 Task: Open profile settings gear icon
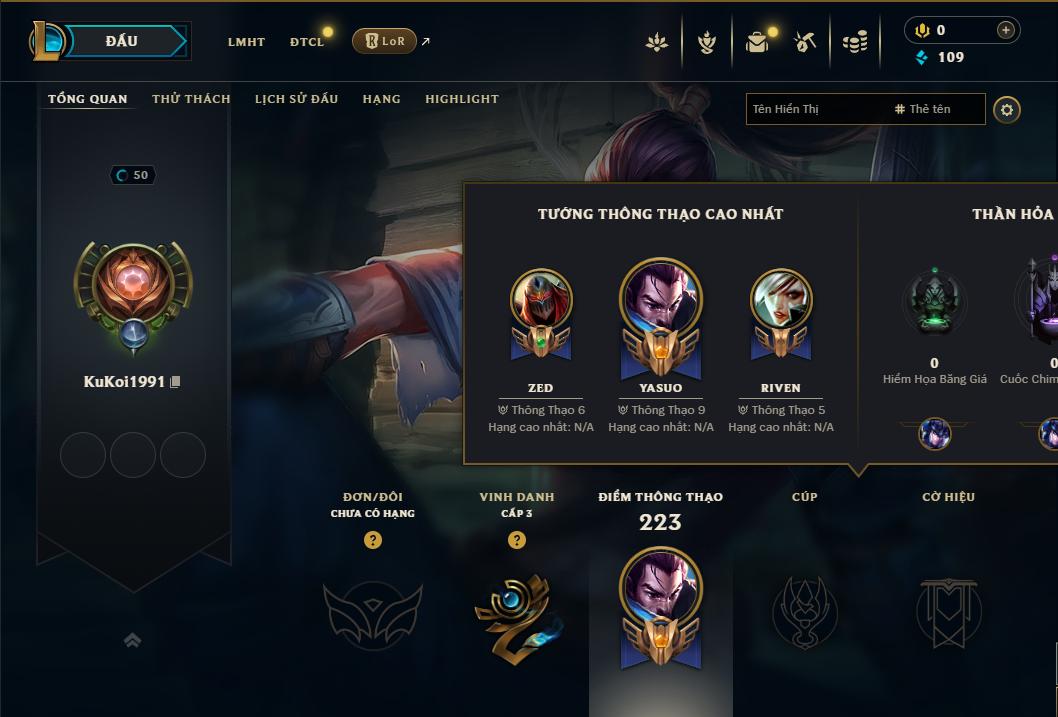[x=1007, y=109]
